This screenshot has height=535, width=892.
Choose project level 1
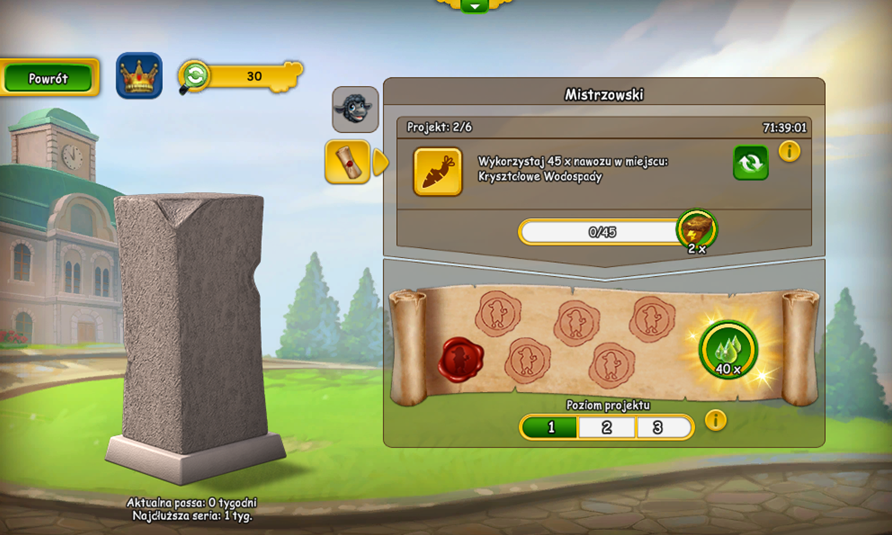[549, 428]
